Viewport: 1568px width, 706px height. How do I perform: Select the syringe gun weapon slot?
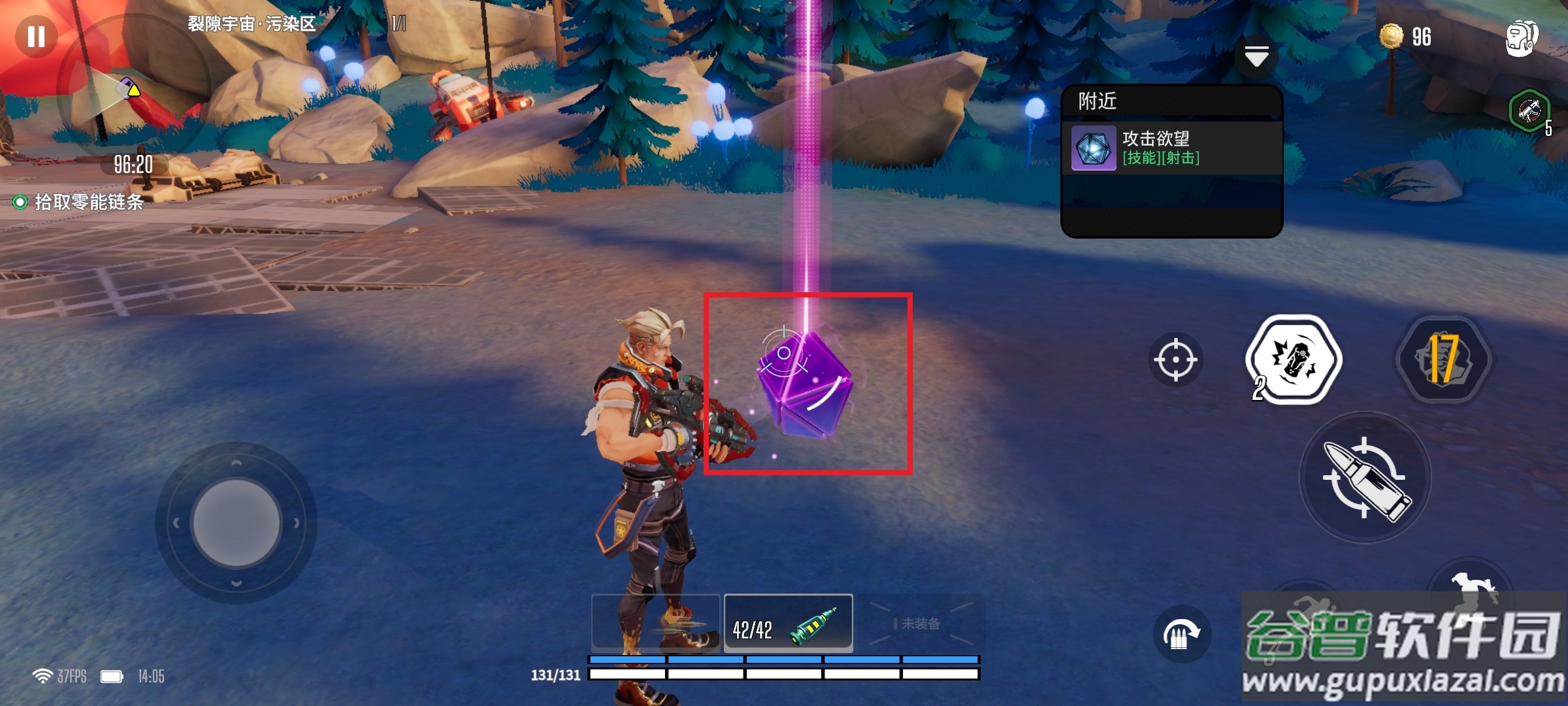tap(788, 624)
